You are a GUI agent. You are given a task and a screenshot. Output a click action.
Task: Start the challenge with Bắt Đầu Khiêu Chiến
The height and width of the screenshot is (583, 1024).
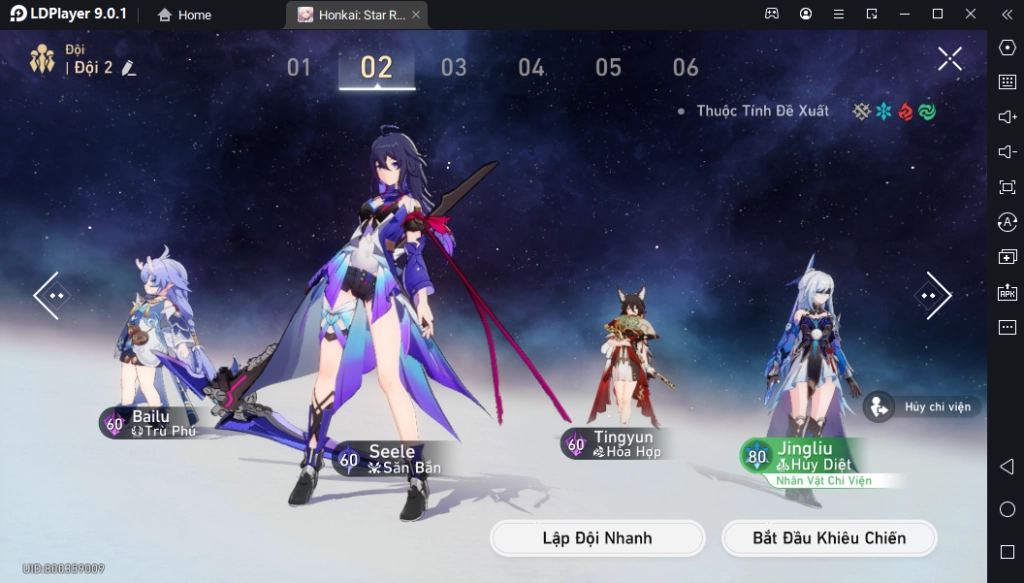point(829,538)
